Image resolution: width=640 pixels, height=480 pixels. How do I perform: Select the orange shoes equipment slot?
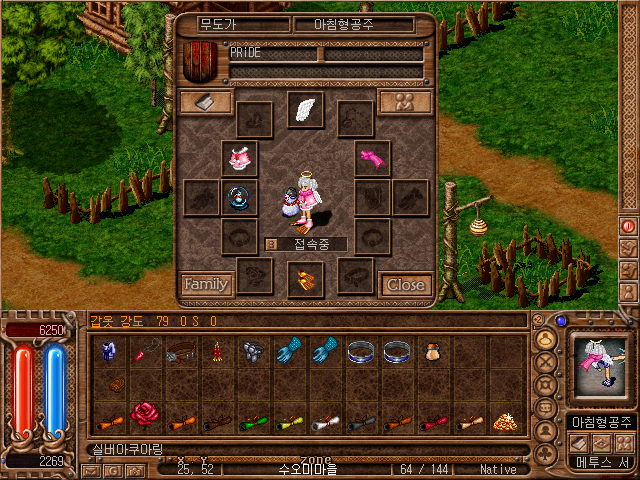point(305,278)
